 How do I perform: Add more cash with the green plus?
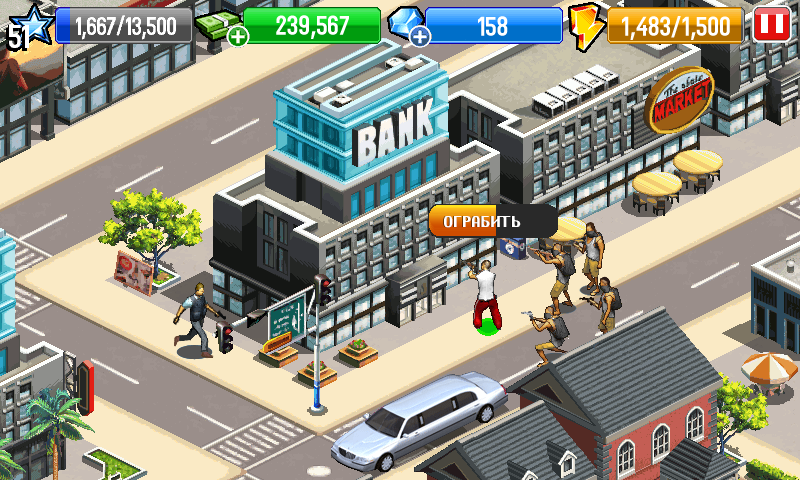click(238, 37)
